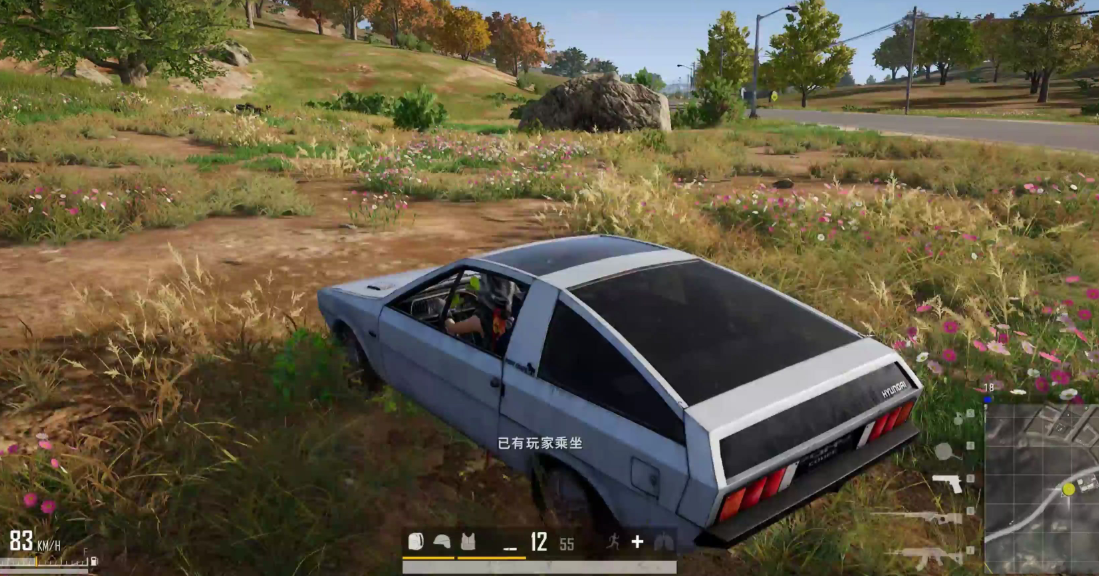
Task: Click the running figure boost icon
Action: (x=612, y=542)
